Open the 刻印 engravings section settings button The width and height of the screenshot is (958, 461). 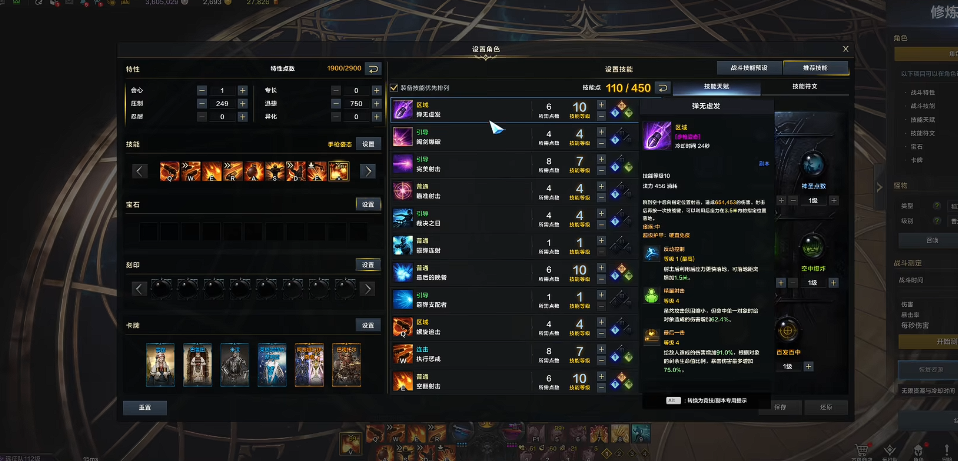click(x=369, y=265)
